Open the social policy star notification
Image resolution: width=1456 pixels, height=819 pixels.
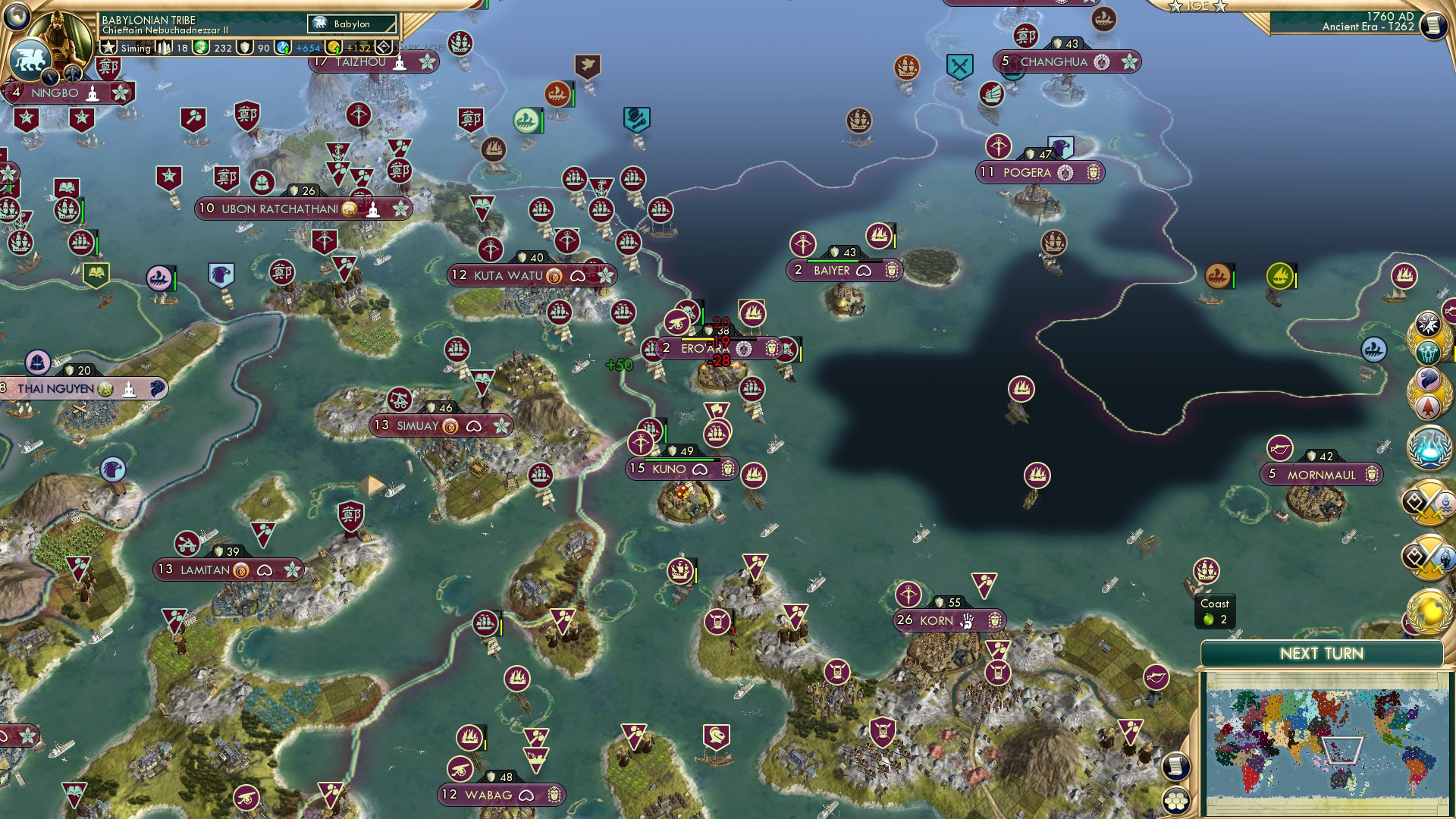coord(1429,323)
